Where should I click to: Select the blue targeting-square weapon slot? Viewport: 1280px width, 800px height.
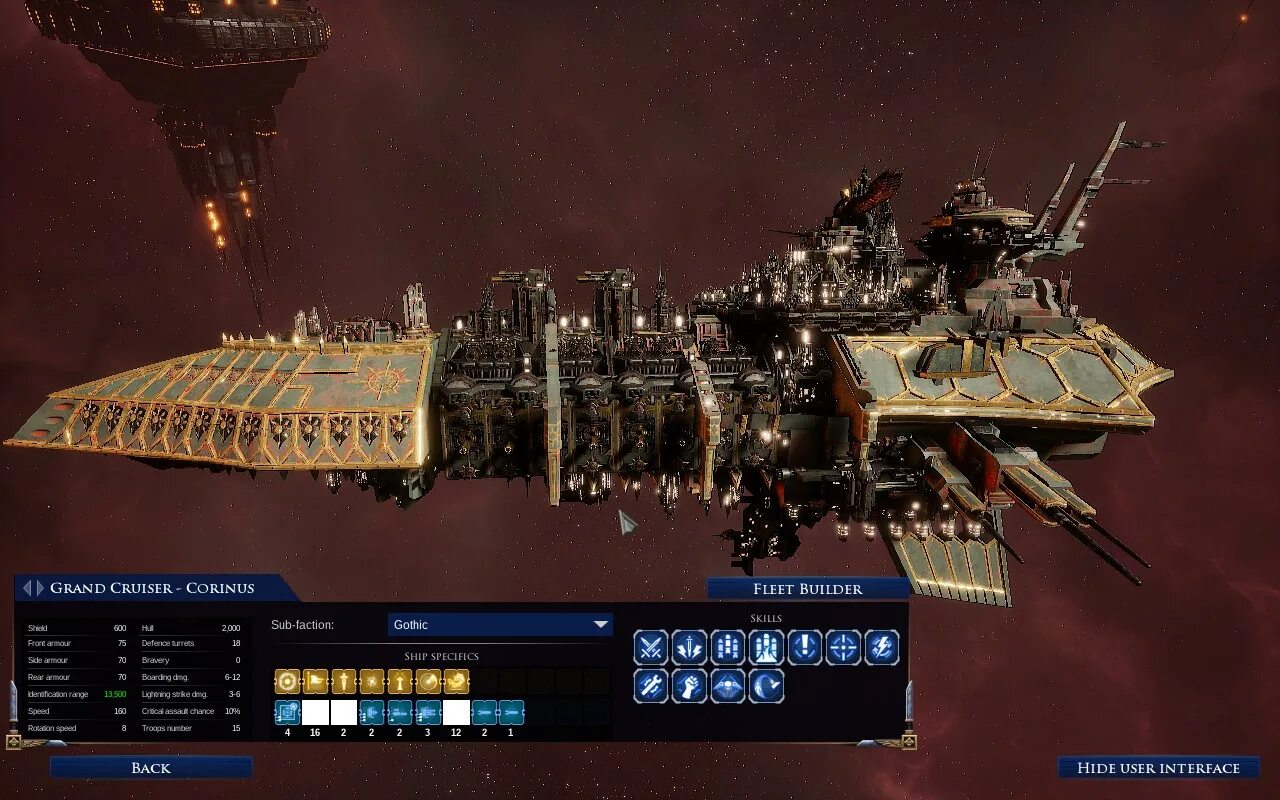pos(287,712)
